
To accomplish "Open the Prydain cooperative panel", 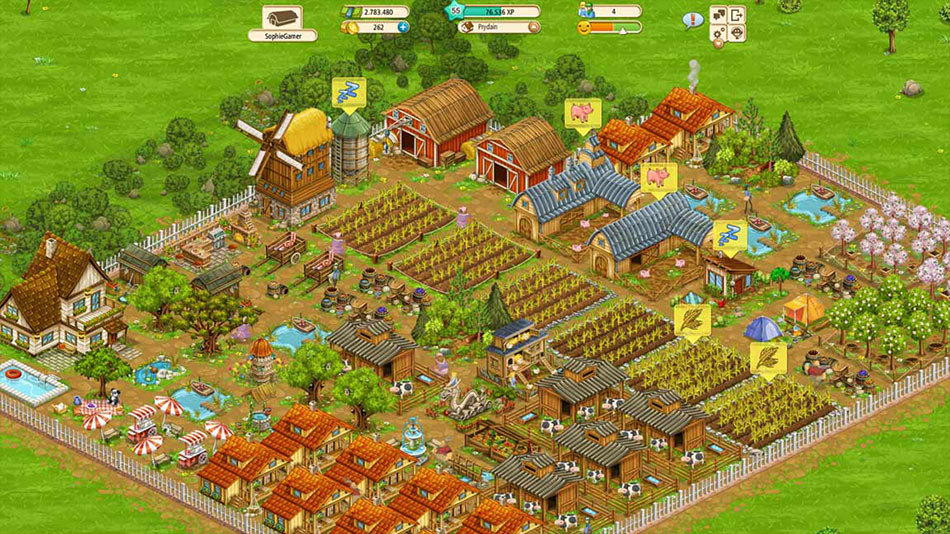I will [x=493, y=27].
